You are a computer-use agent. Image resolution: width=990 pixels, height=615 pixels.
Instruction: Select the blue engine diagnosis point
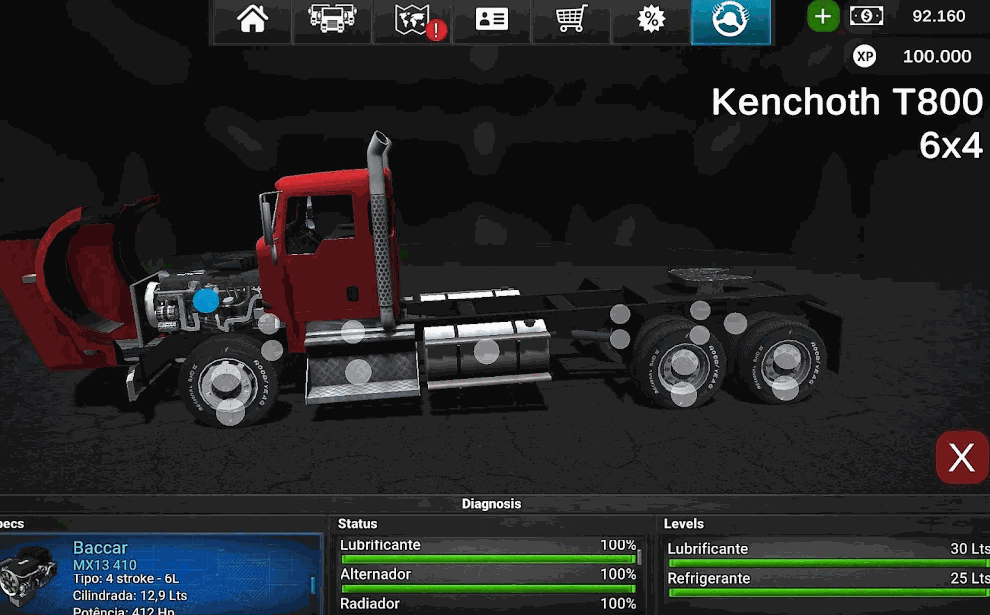pos(206,299)
